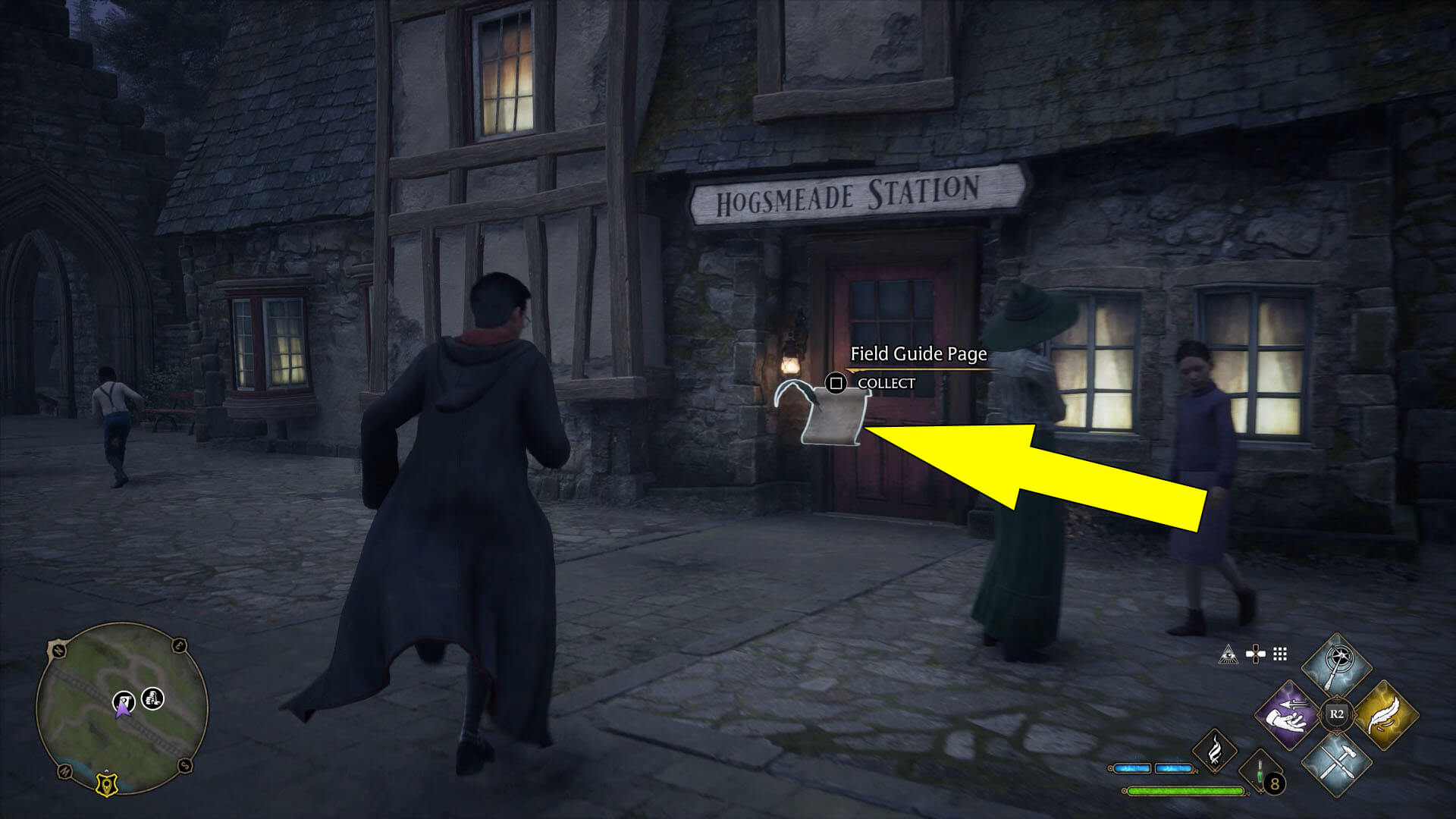Activate the purple Accio summoning spell
Screen dimensions: 1456x819
click(x=1288, y=715)
